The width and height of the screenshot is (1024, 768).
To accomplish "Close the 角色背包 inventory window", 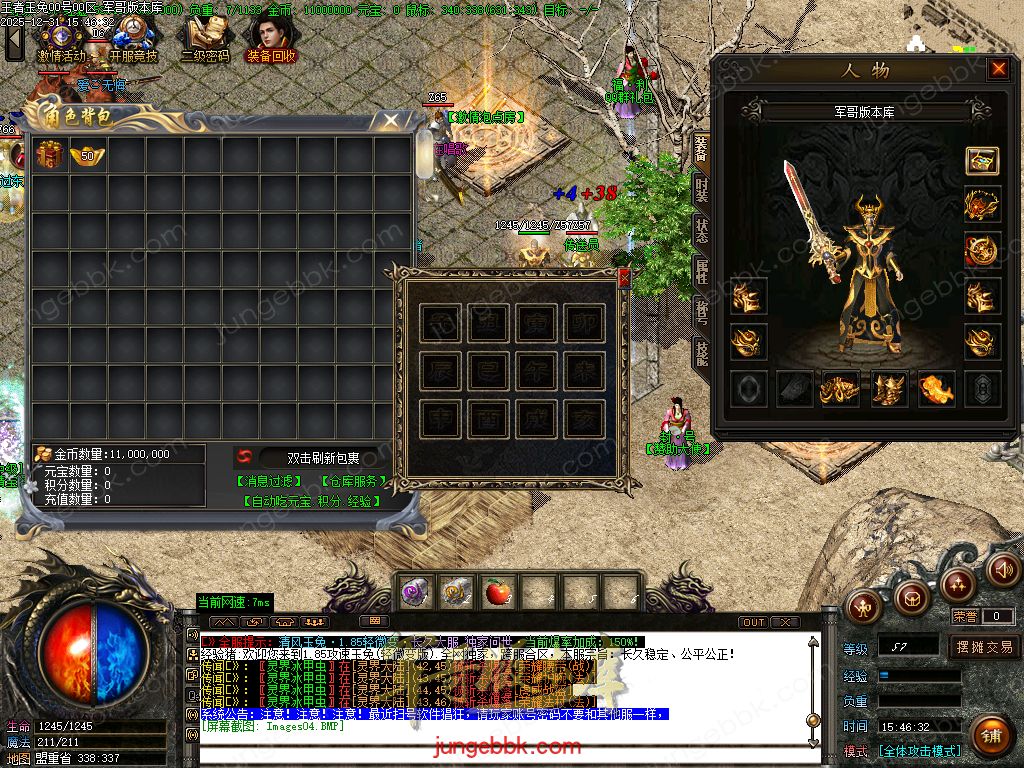I will pos(392,121).
